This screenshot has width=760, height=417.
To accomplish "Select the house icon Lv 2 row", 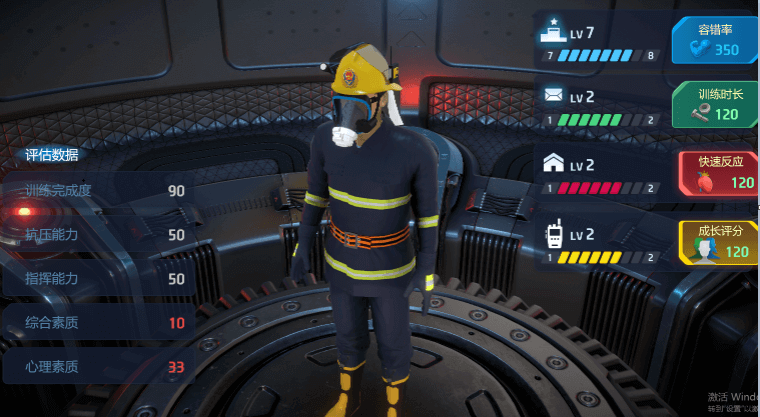I will (x=599, y=173).
